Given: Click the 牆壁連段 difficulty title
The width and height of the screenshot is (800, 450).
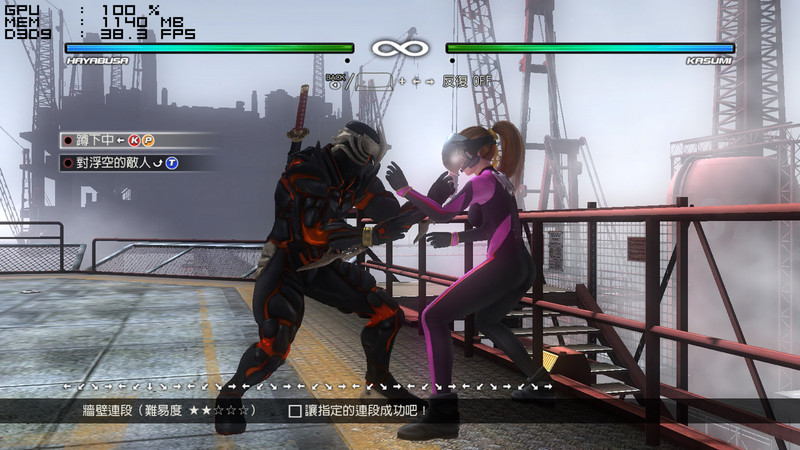Looking at the screenshot, I should click(170, 410).
